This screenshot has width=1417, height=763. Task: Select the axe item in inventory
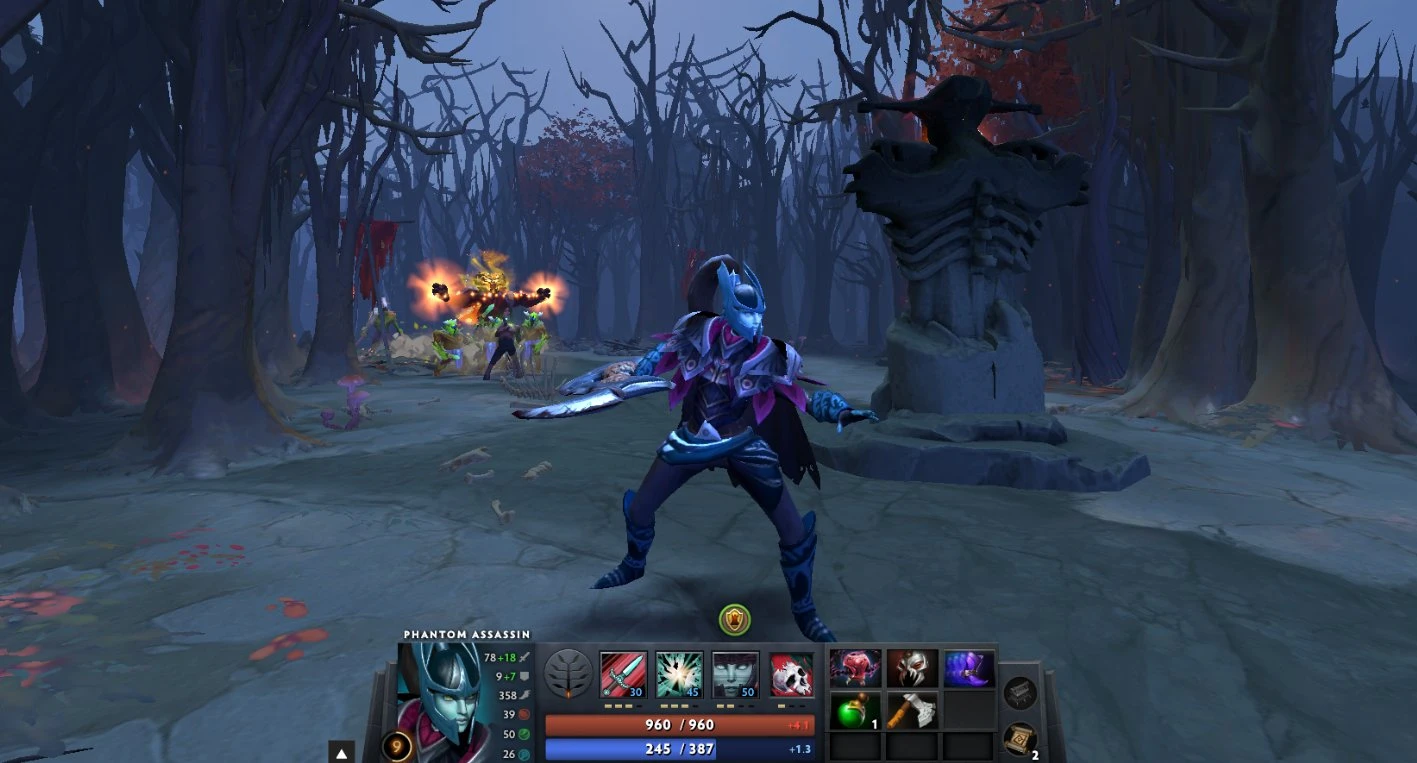912,710
